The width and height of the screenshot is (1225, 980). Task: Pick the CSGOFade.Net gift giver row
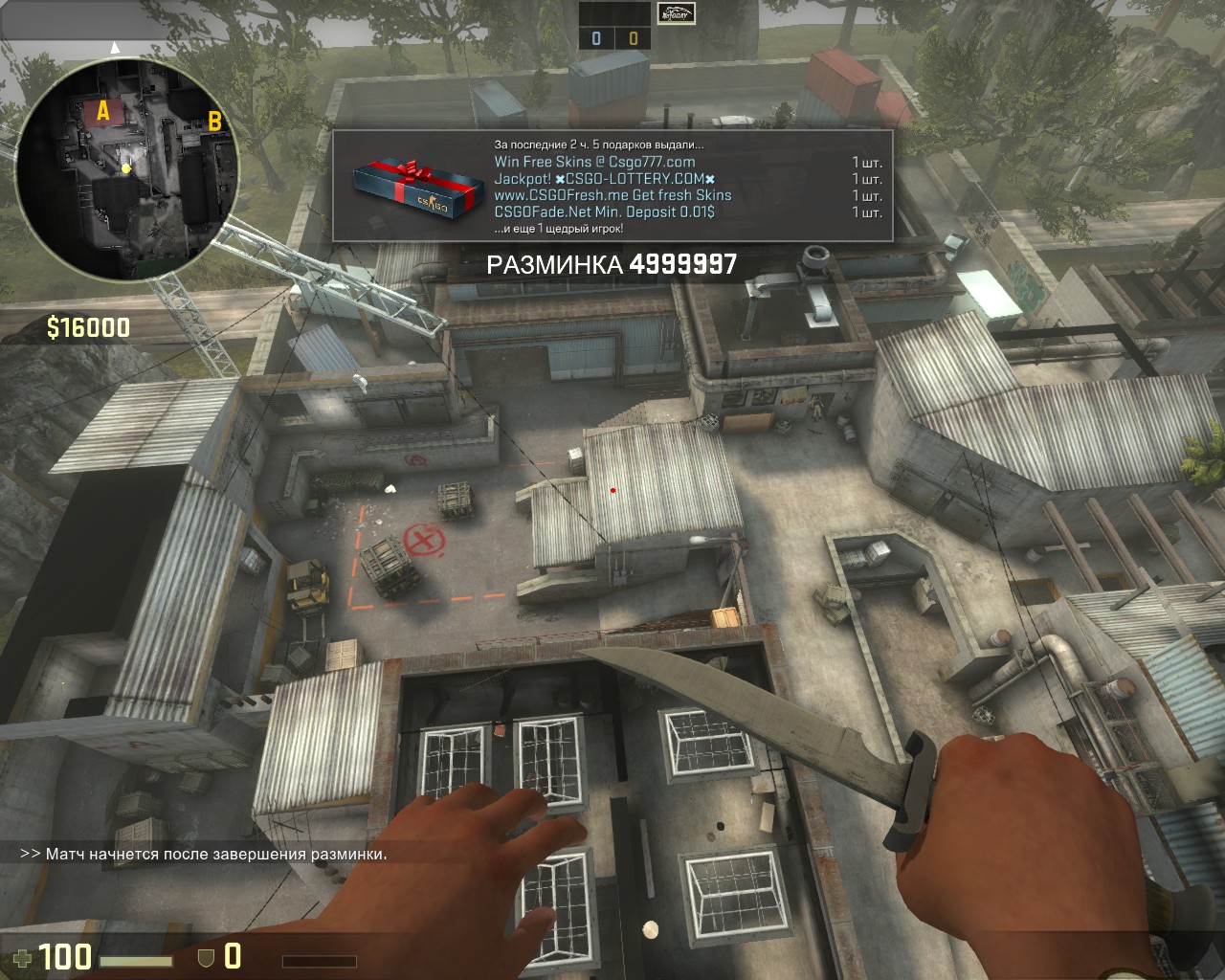click(604, 212)
